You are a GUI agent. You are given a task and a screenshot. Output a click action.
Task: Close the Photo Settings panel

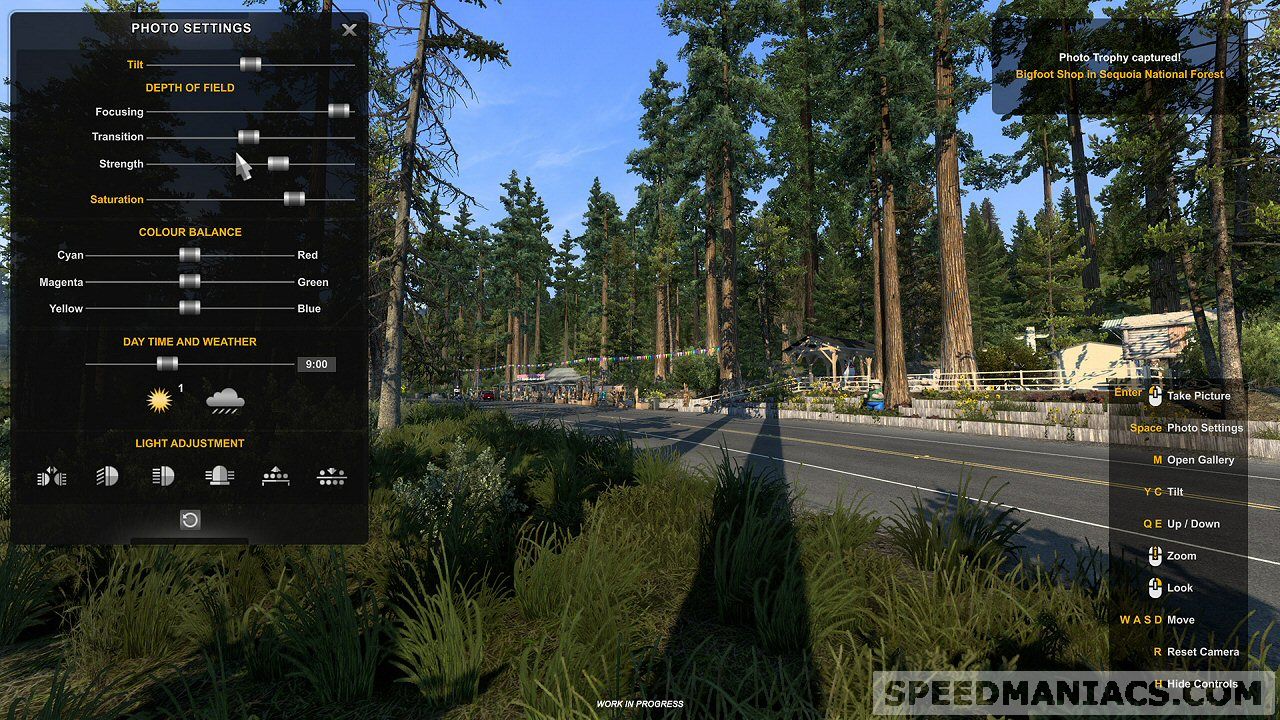click(x=349, y=30)
